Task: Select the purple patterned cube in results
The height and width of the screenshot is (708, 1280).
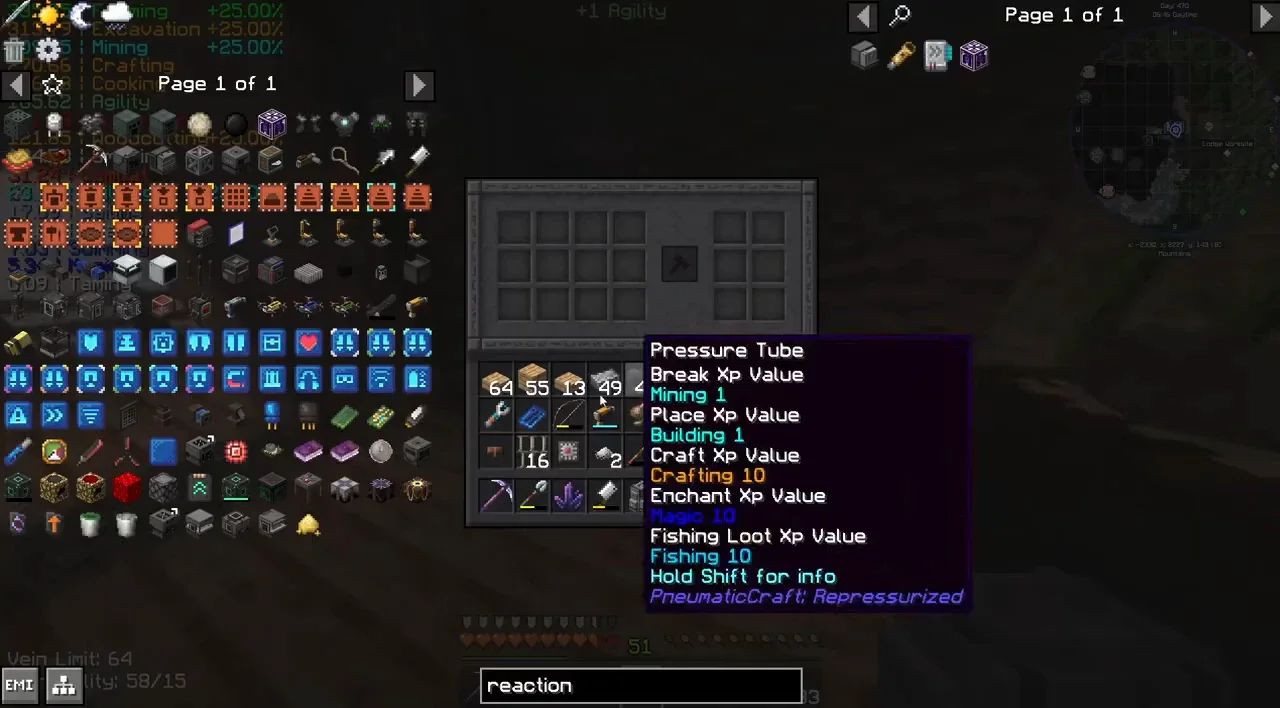Action: click(974, 56)
